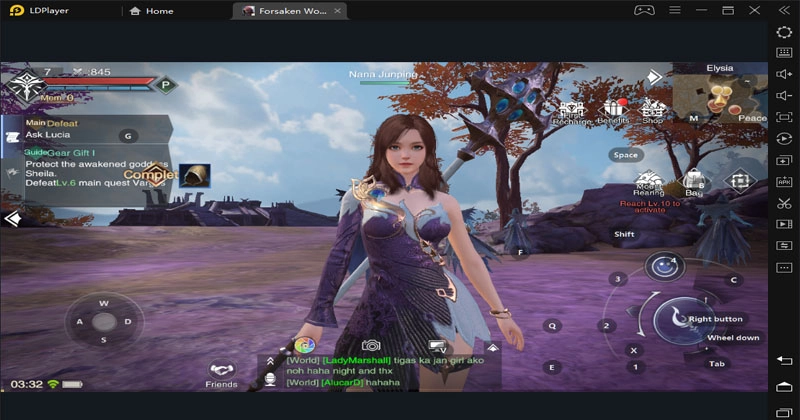Click the Mount Rearing icon
The height and width of the screenshot is (420, 800).
(649, 183)
